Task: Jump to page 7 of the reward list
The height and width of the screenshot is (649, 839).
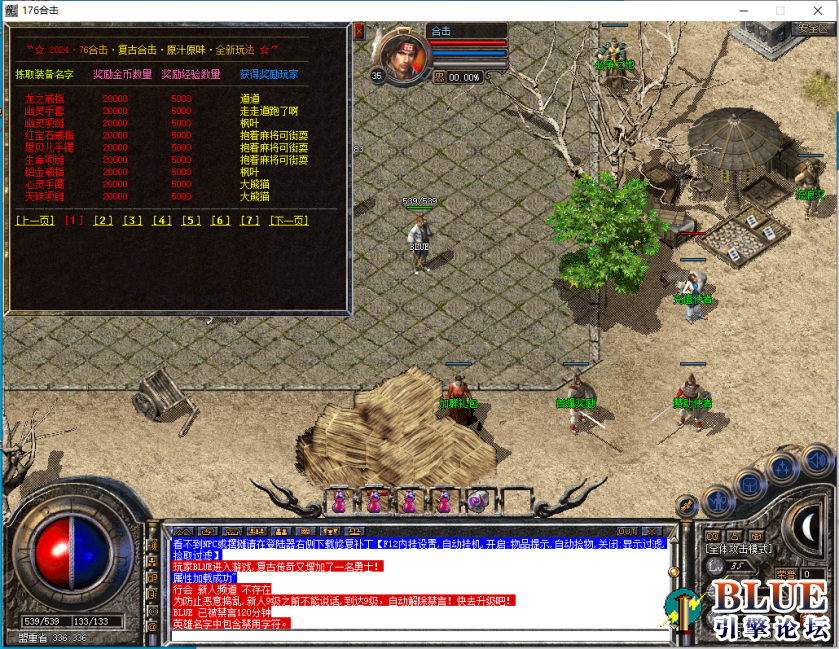Action: pyautogui.click(x=250, y=220)
